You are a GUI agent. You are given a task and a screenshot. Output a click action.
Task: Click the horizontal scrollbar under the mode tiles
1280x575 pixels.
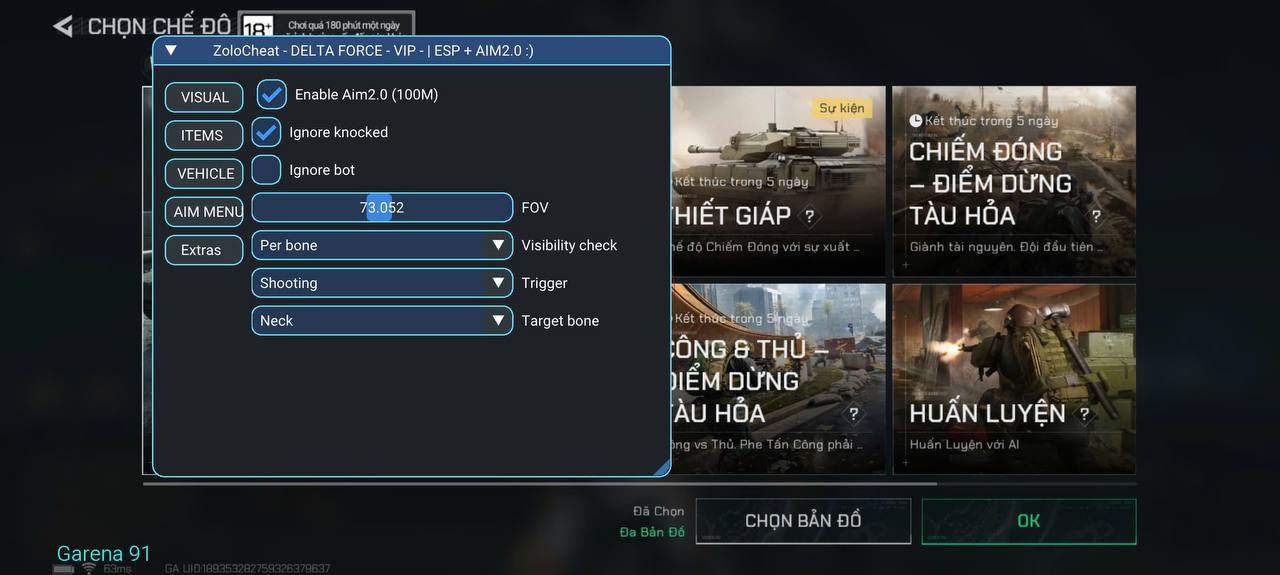click(x=540, y=484)
